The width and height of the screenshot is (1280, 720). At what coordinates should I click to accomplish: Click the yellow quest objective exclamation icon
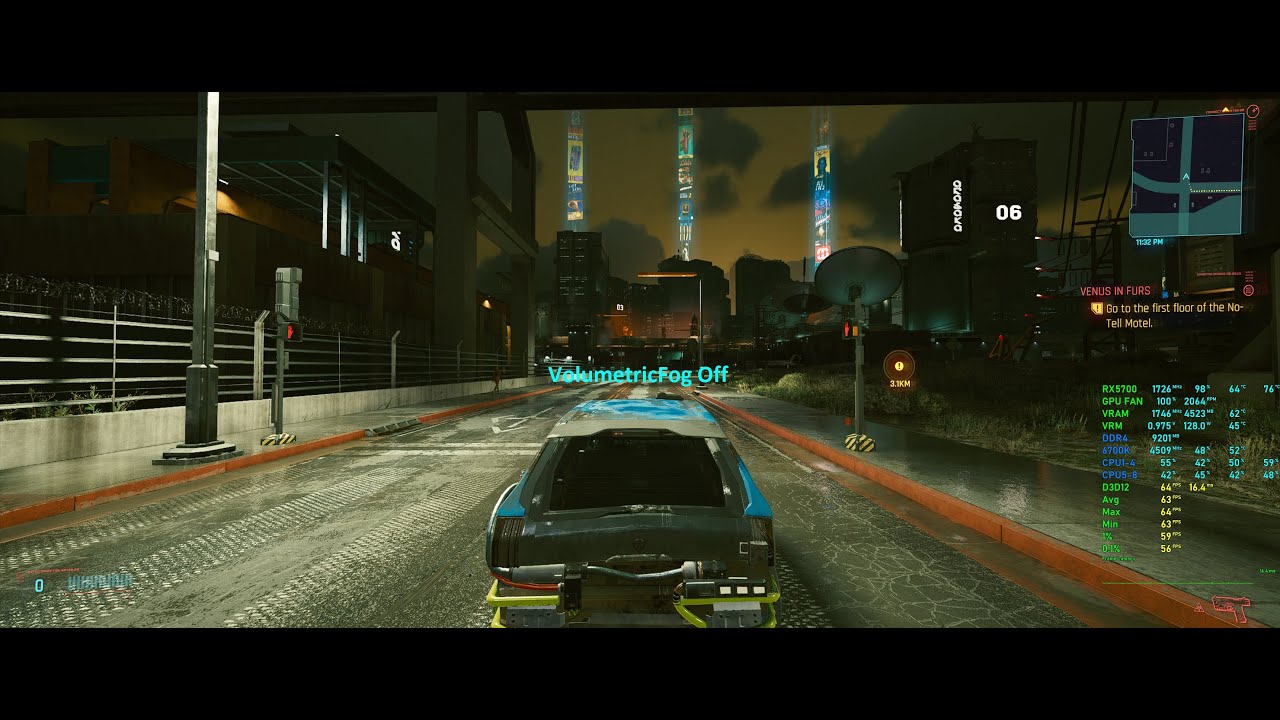pos(1097,308)
